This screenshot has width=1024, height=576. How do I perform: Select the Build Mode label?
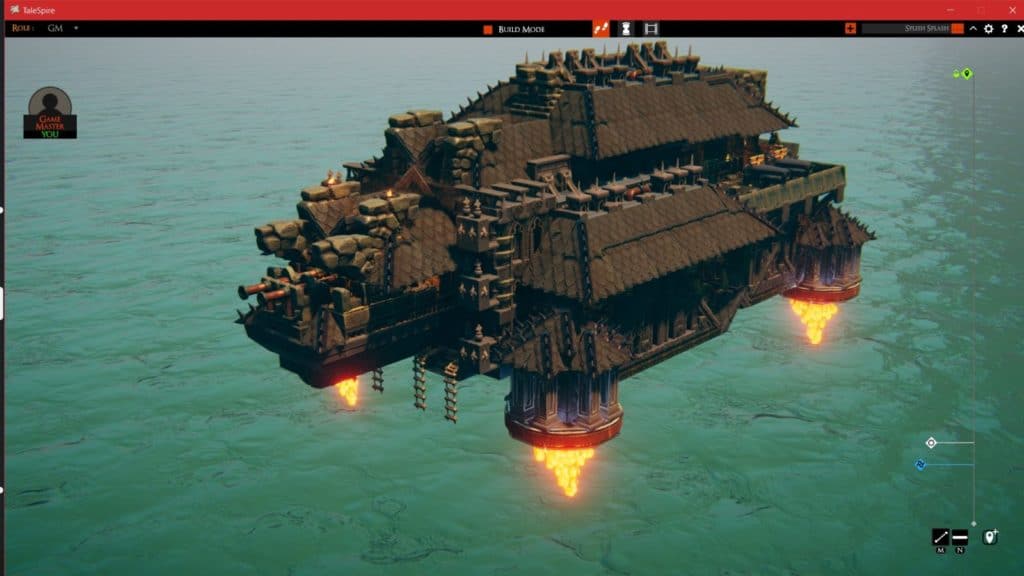click(x=521, y=29)
